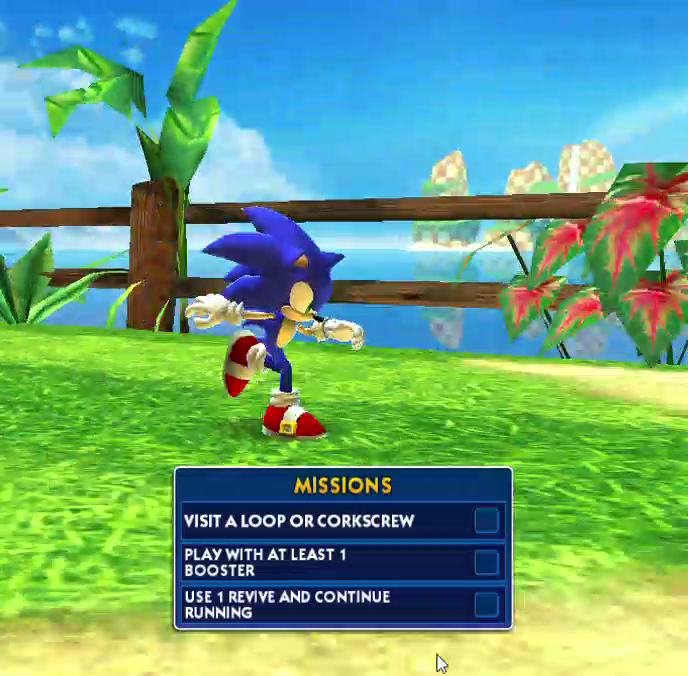
Task: Select the Play With at Least 1 Booster mission
Action: point(265,562)
